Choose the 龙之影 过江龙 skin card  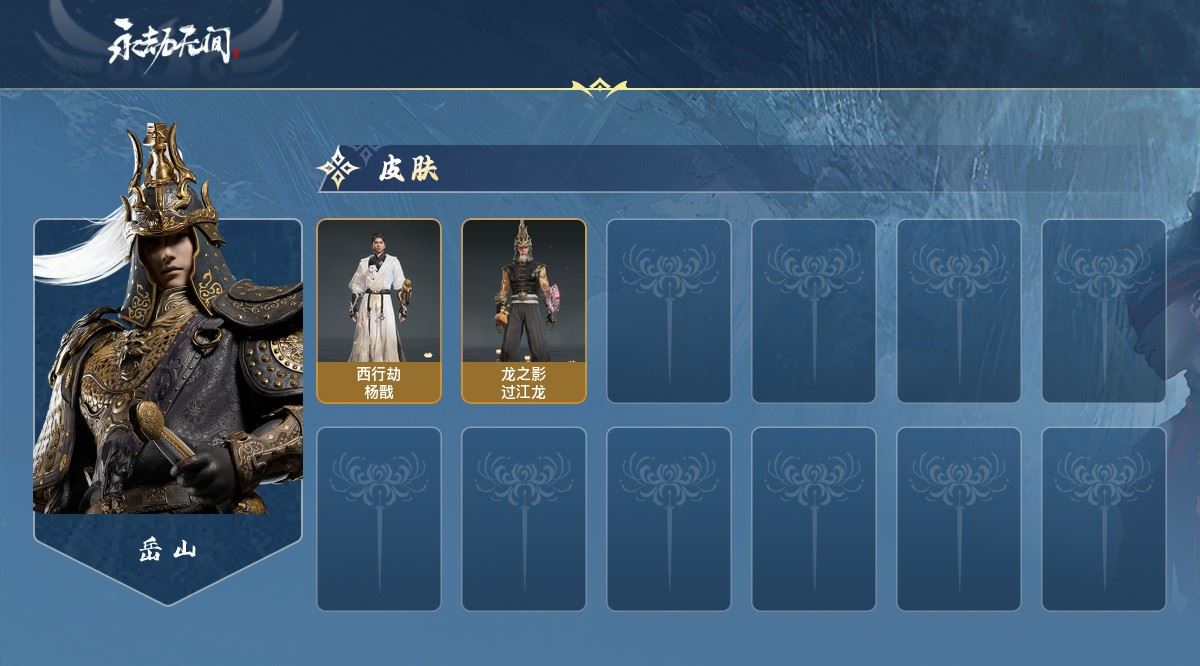click(x=524, y=311)
